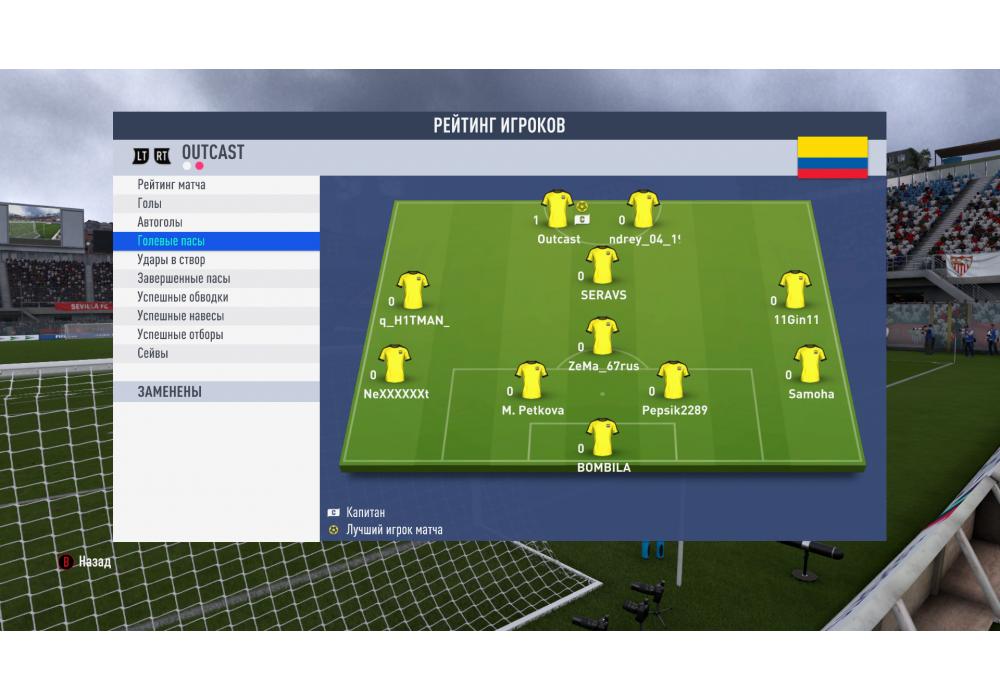Open the Сейвы stat entry
This screenshot has height=700, width=1000.
[x=216, y=353]
